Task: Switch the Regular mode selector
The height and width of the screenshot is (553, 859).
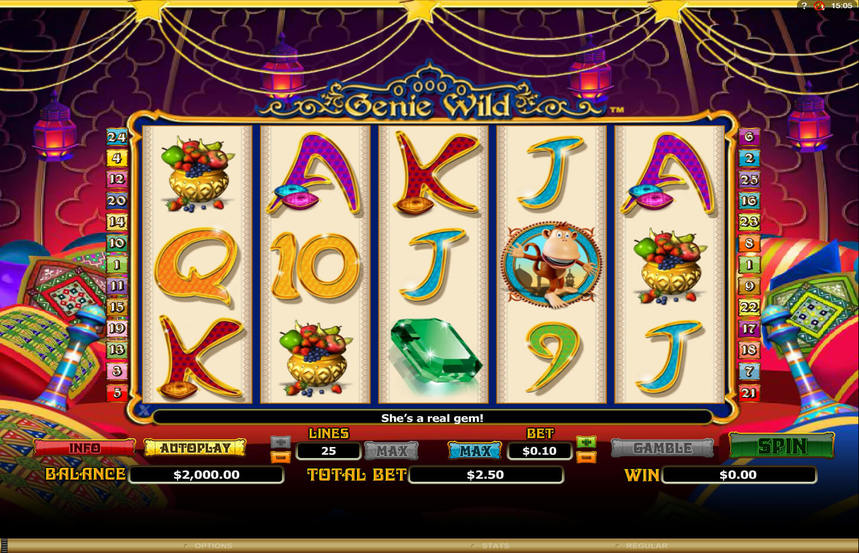Action: 646,546
